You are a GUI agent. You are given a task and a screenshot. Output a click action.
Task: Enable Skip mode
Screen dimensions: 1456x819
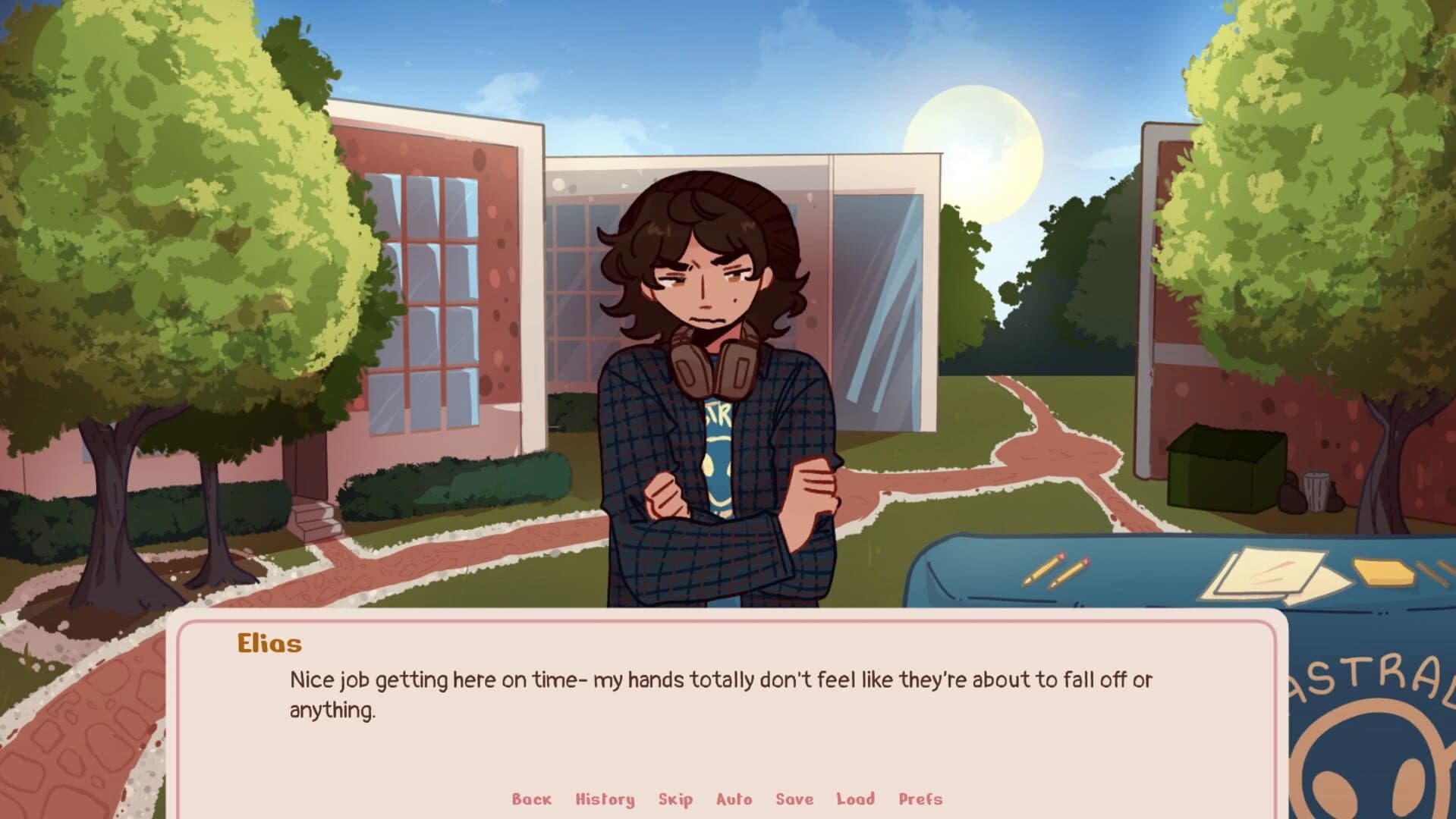tap(674, 799)
